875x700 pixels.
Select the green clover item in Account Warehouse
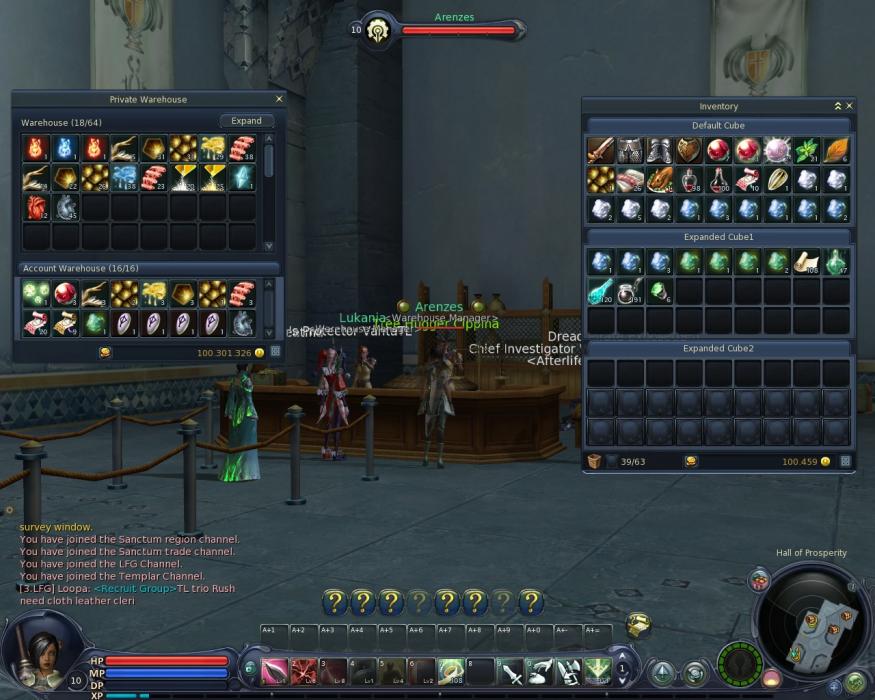pos(36,293)
